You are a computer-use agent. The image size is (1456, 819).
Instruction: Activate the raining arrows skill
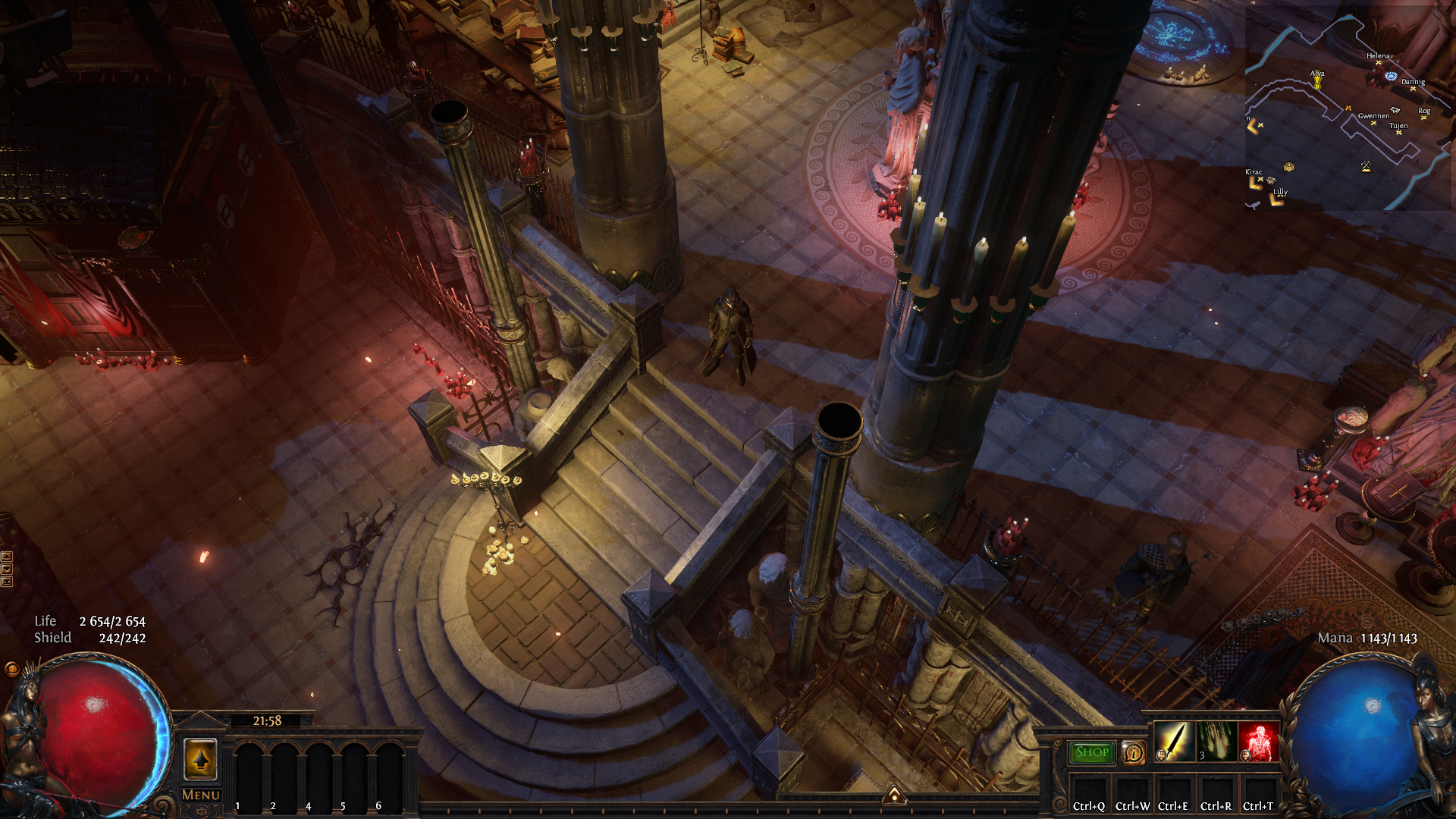coord(1216,741)
